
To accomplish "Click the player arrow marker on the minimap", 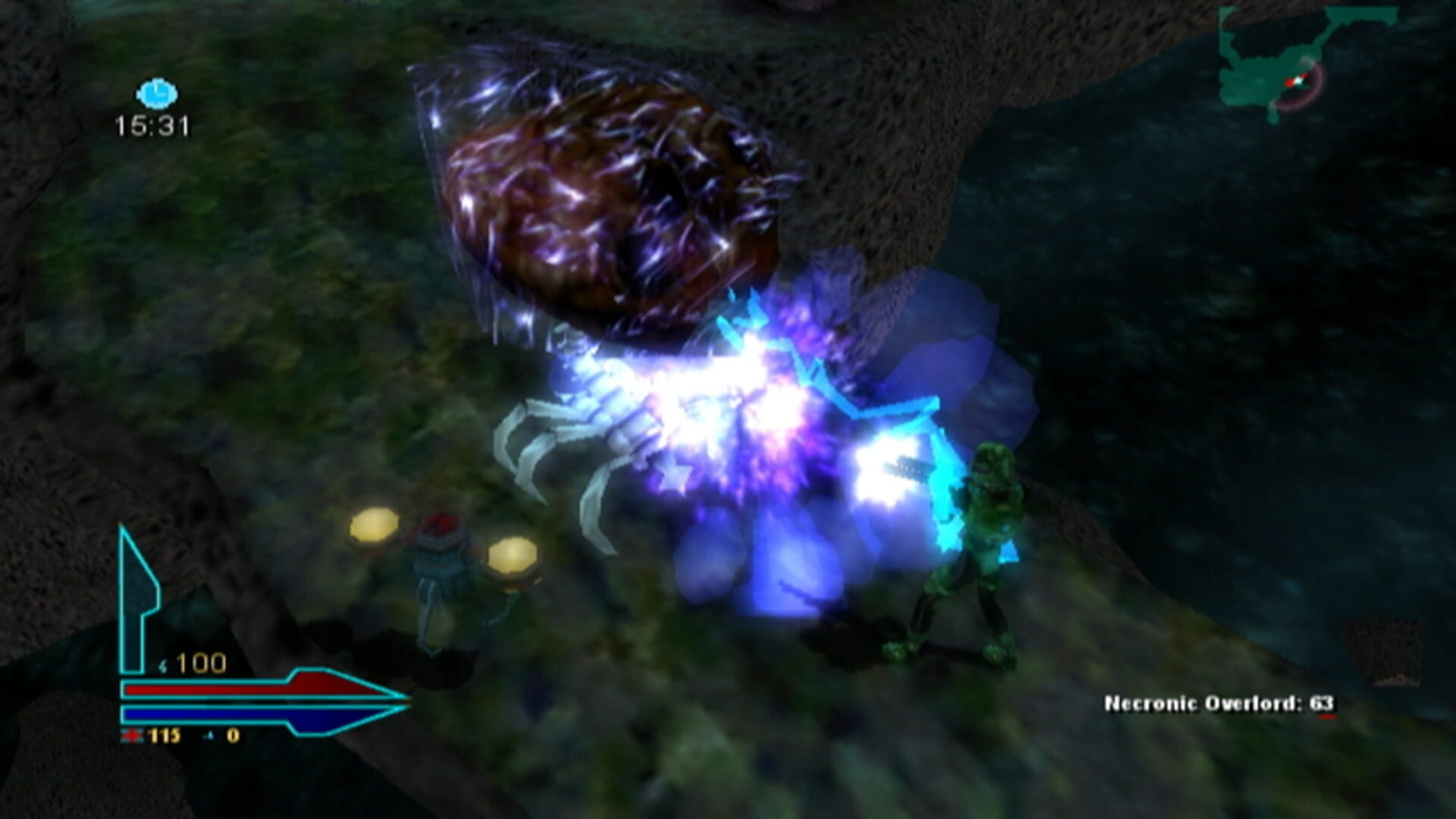I will [1298, 80].
